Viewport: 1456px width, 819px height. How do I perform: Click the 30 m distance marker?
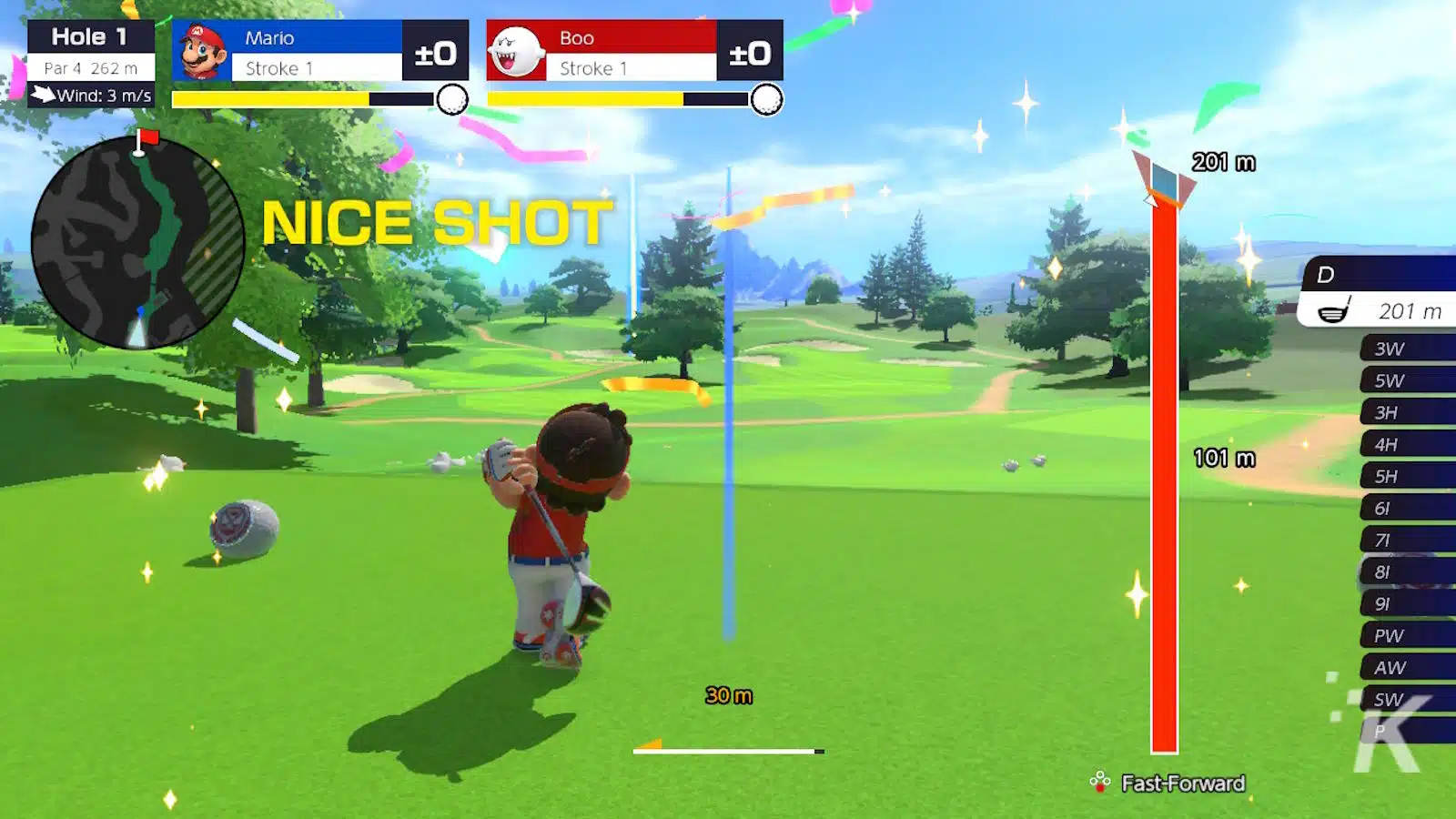point(726,694)
